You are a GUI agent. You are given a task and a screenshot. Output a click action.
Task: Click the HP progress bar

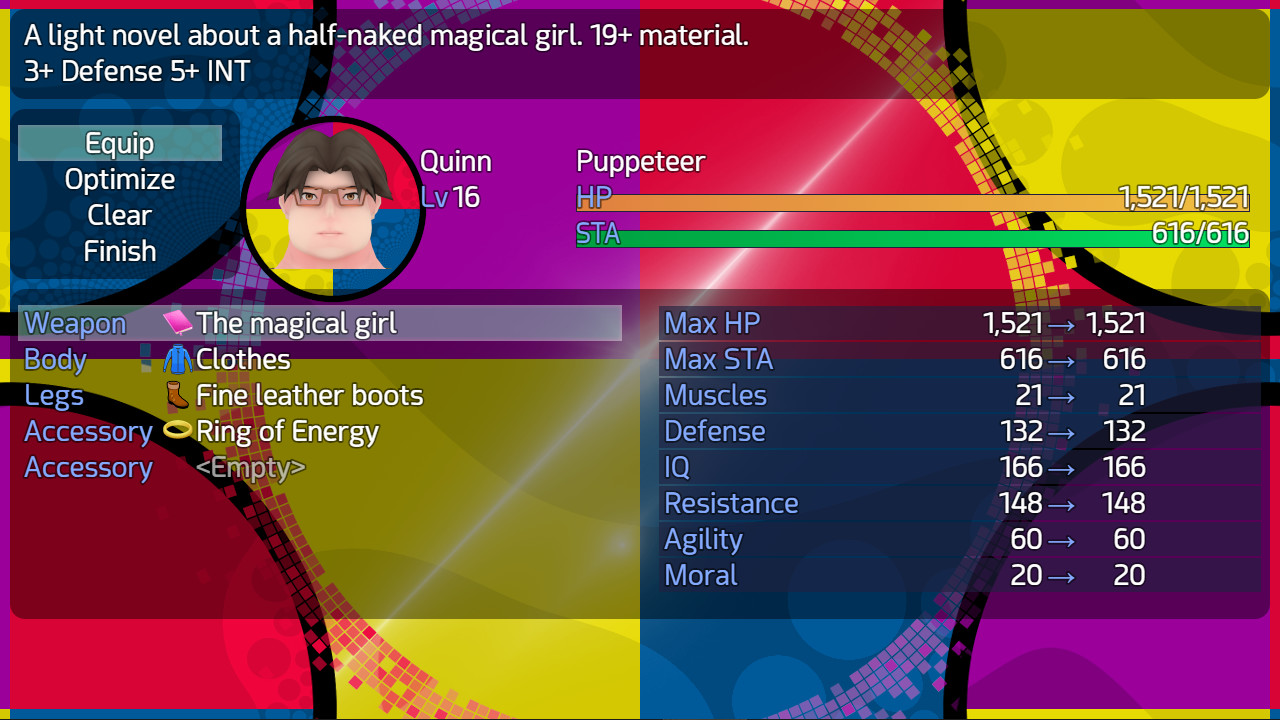point(900,198)
